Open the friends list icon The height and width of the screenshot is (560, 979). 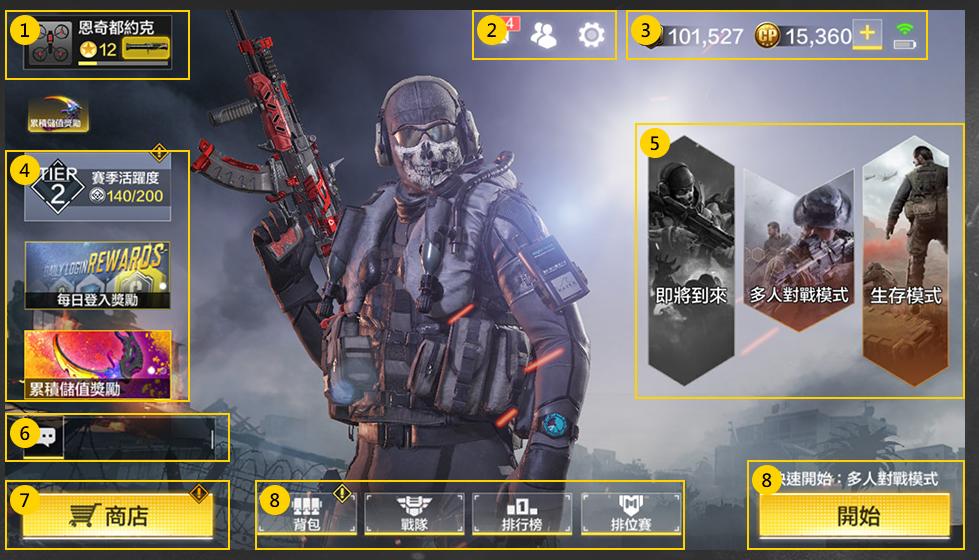(544, 36)
